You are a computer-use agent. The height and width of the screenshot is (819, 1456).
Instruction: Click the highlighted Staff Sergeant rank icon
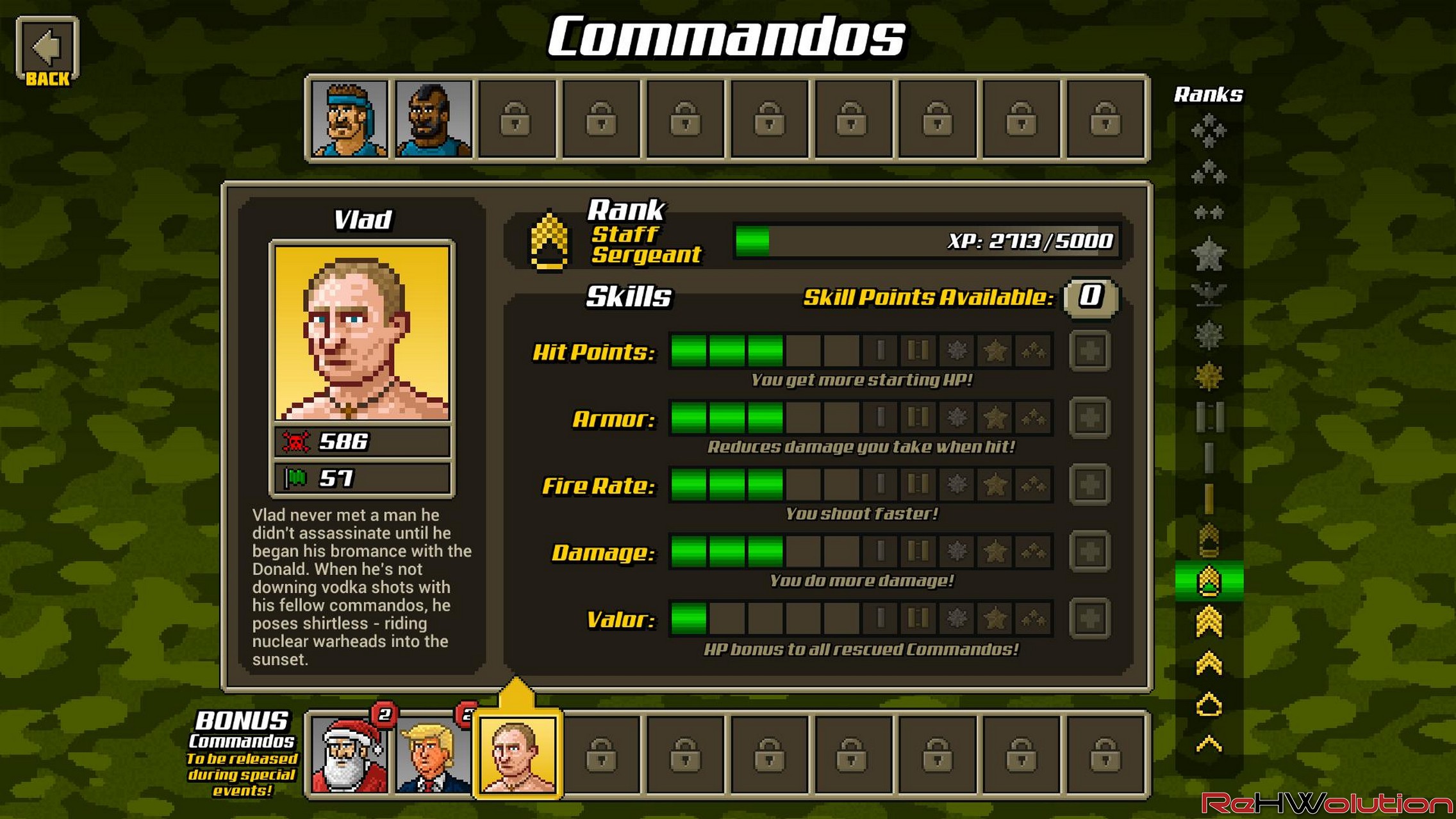[1209, 581]
